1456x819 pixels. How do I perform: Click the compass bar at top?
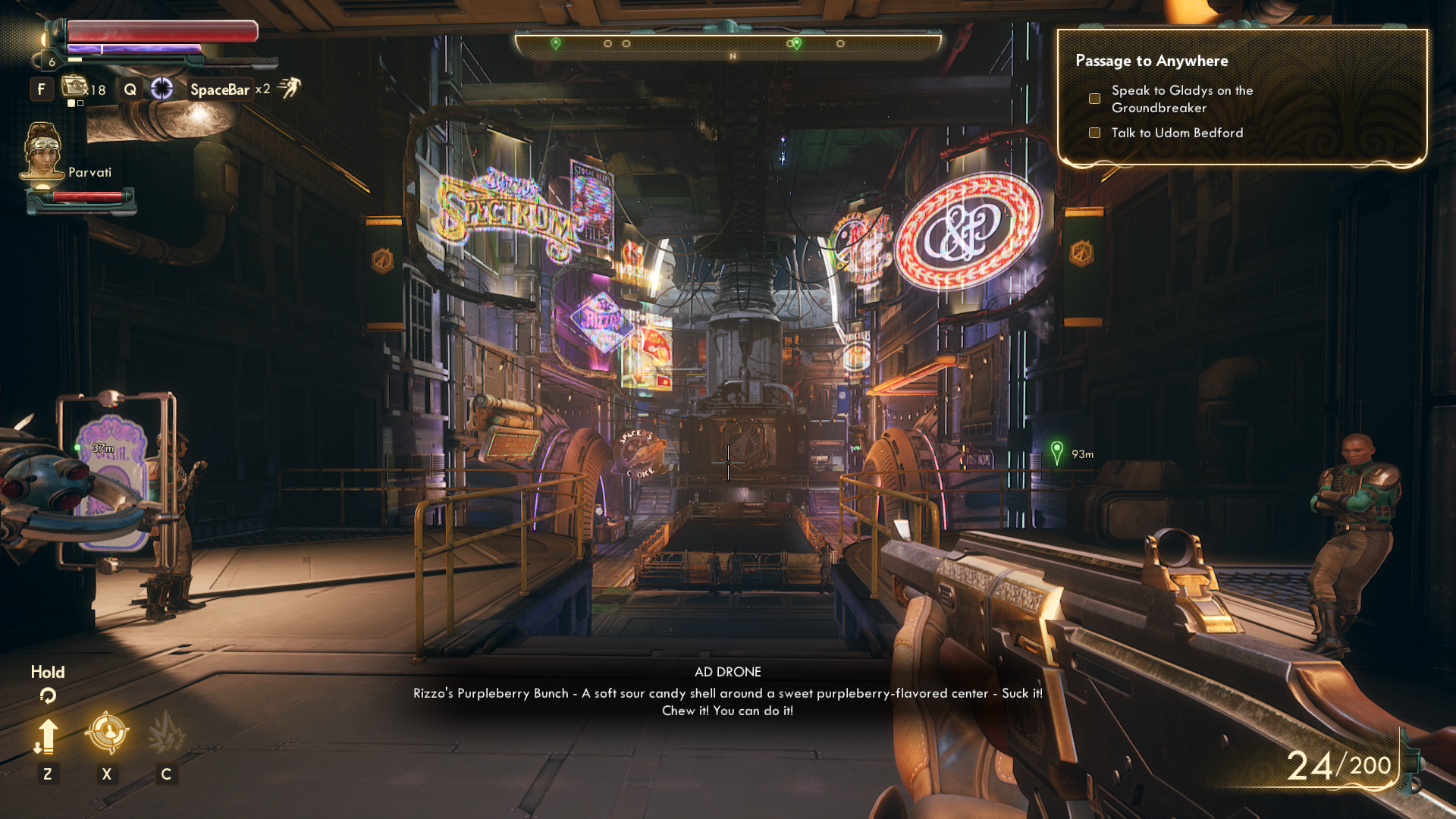tap(728, 45)
